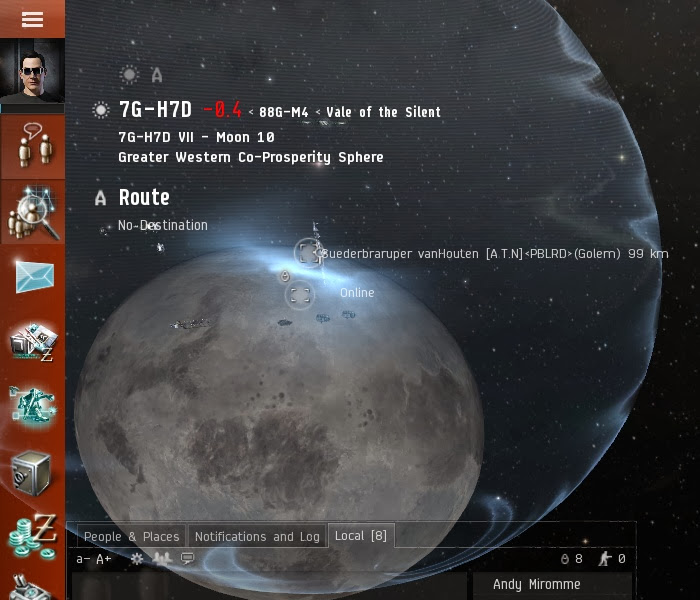Open the Vale of the Silent region link

(383, 113)
